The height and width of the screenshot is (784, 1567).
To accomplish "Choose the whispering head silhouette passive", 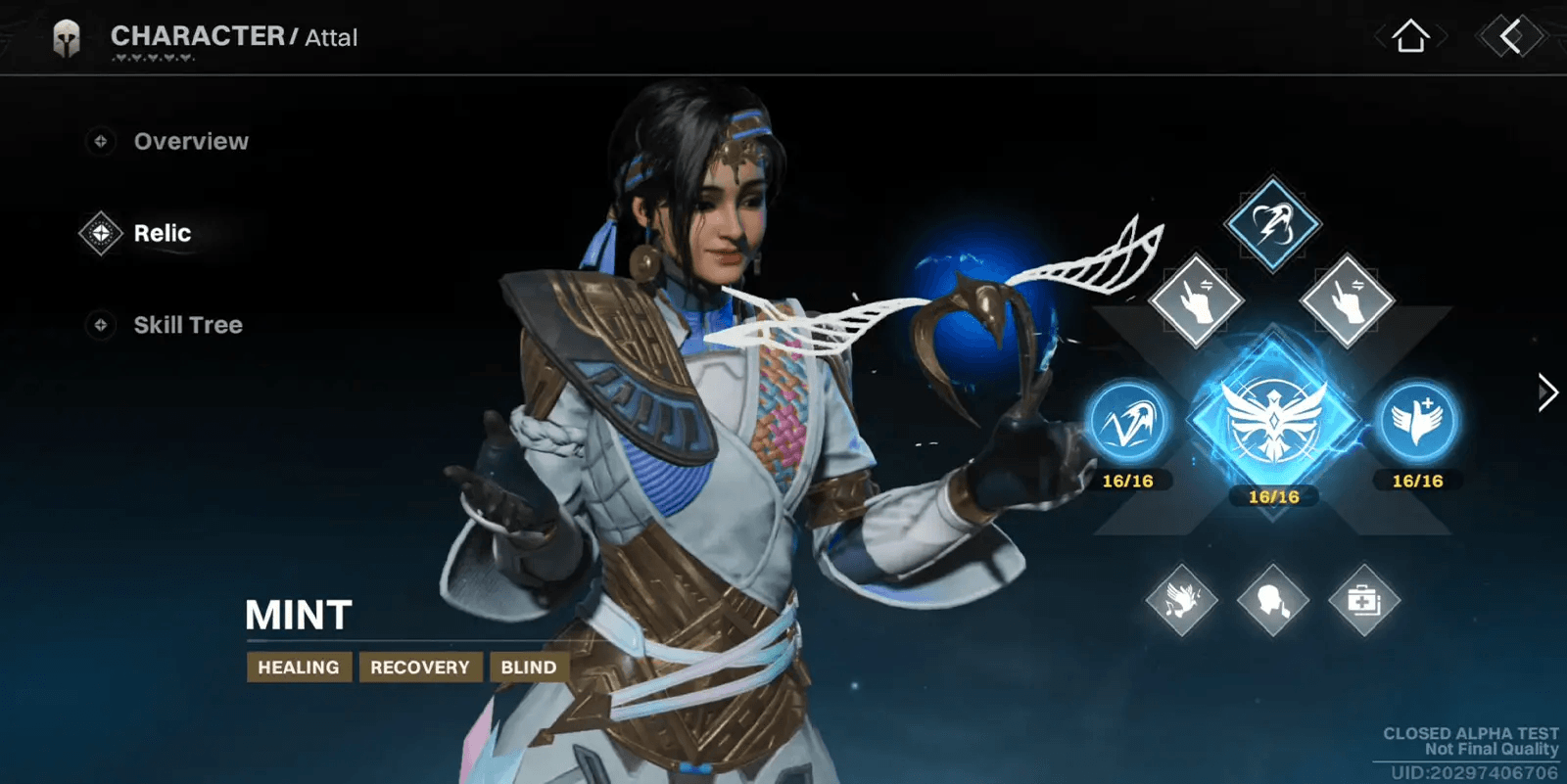I will [1272, 600].
